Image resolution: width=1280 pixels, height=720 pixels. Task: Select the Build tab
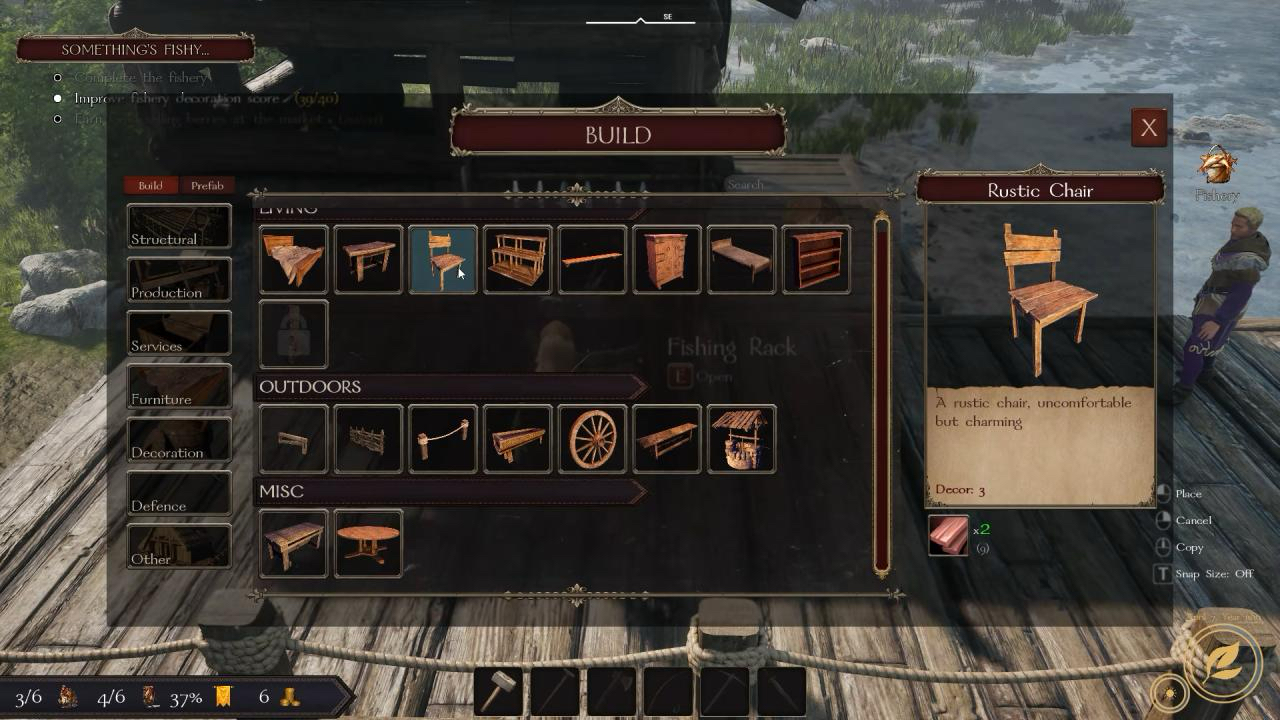[150, 185]
